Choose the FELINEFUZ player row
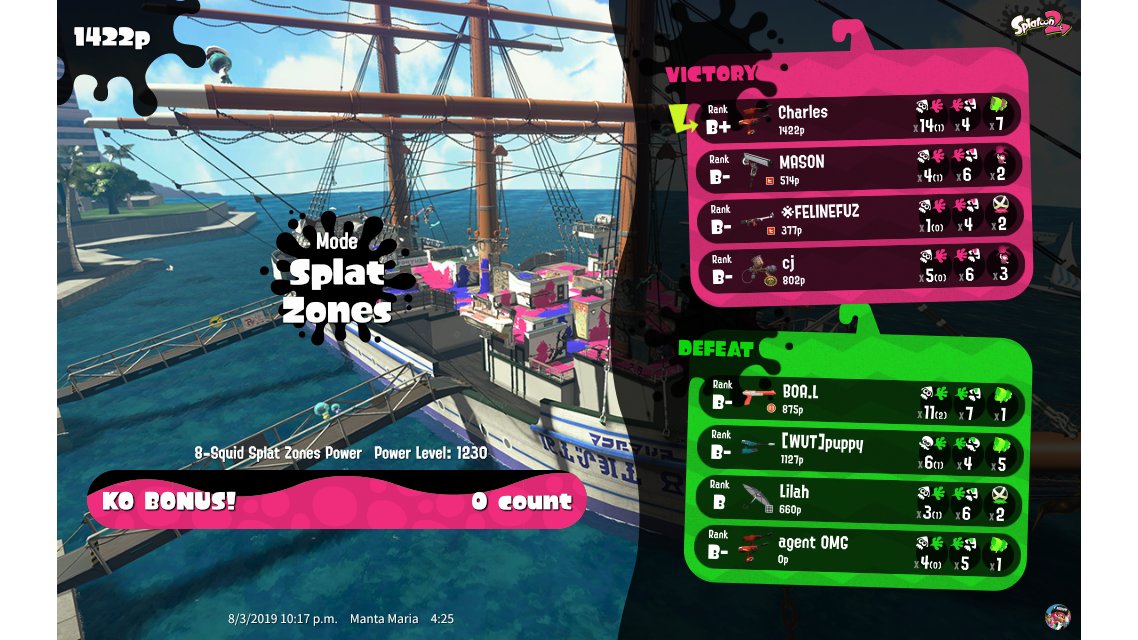The height and width of the screenshot is (640, 1138). (855, 218)
